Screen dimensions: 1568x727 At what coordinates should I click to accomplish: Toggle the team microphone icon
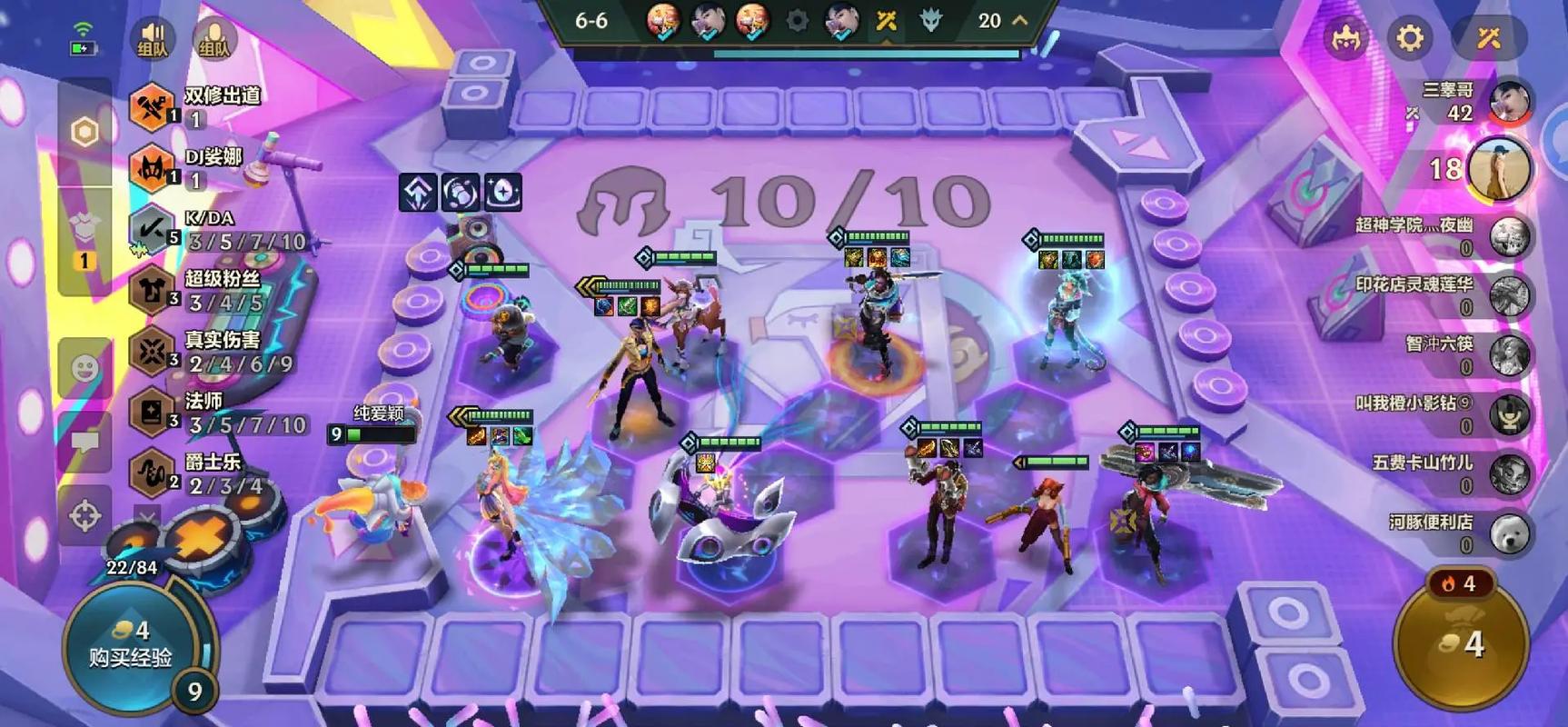point(213,39)
